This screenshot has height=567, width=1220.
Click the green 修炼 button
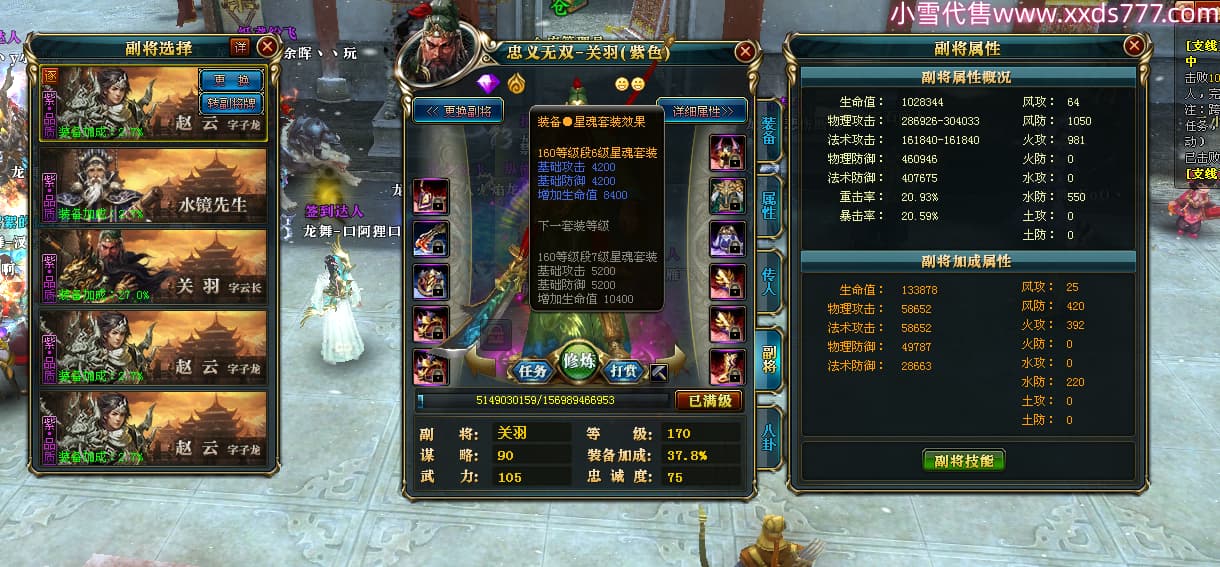coord(578,361)
